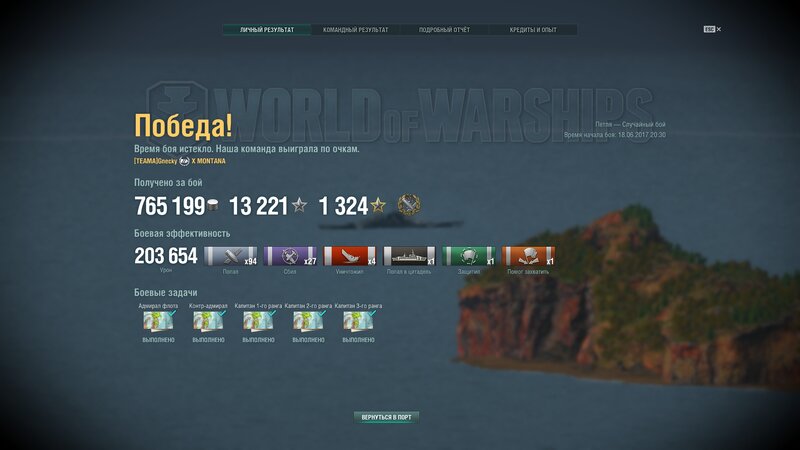
Task: Select the Личный результат tab
Action: tap(267, 30)
